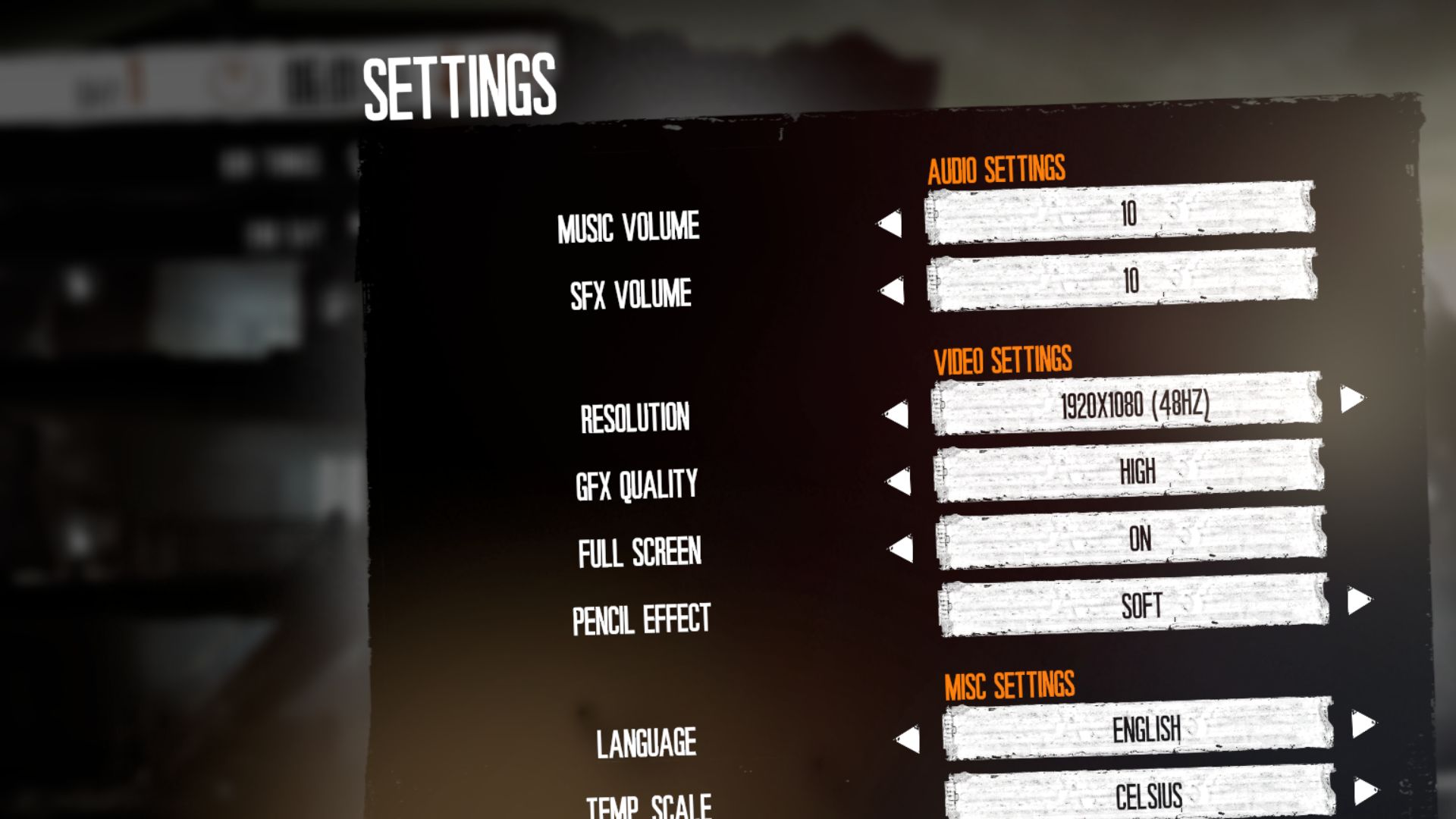
Task: Click the Settings title text
Action: (458, 83)
